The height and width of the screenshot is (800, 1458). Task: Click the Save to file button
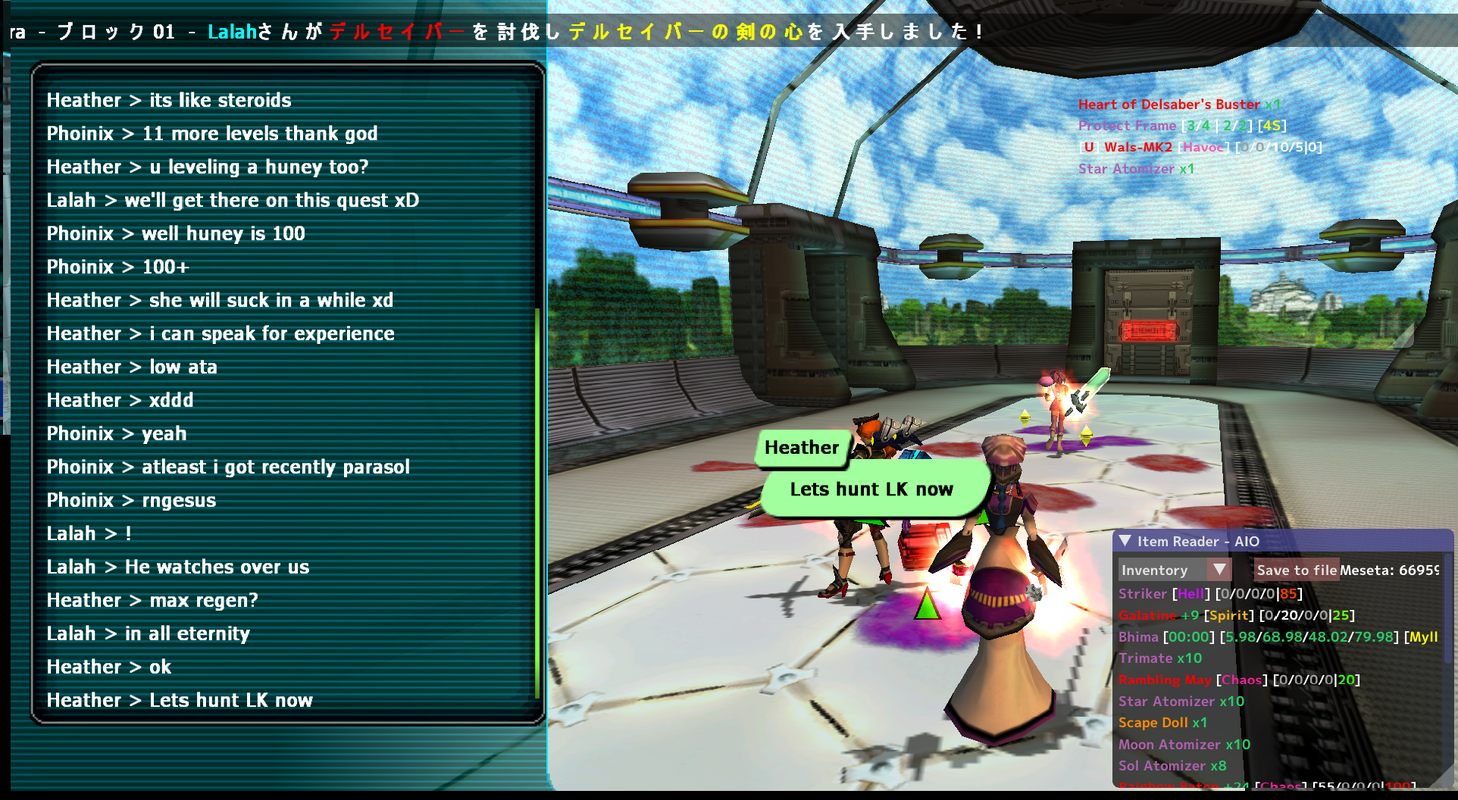1296,570
